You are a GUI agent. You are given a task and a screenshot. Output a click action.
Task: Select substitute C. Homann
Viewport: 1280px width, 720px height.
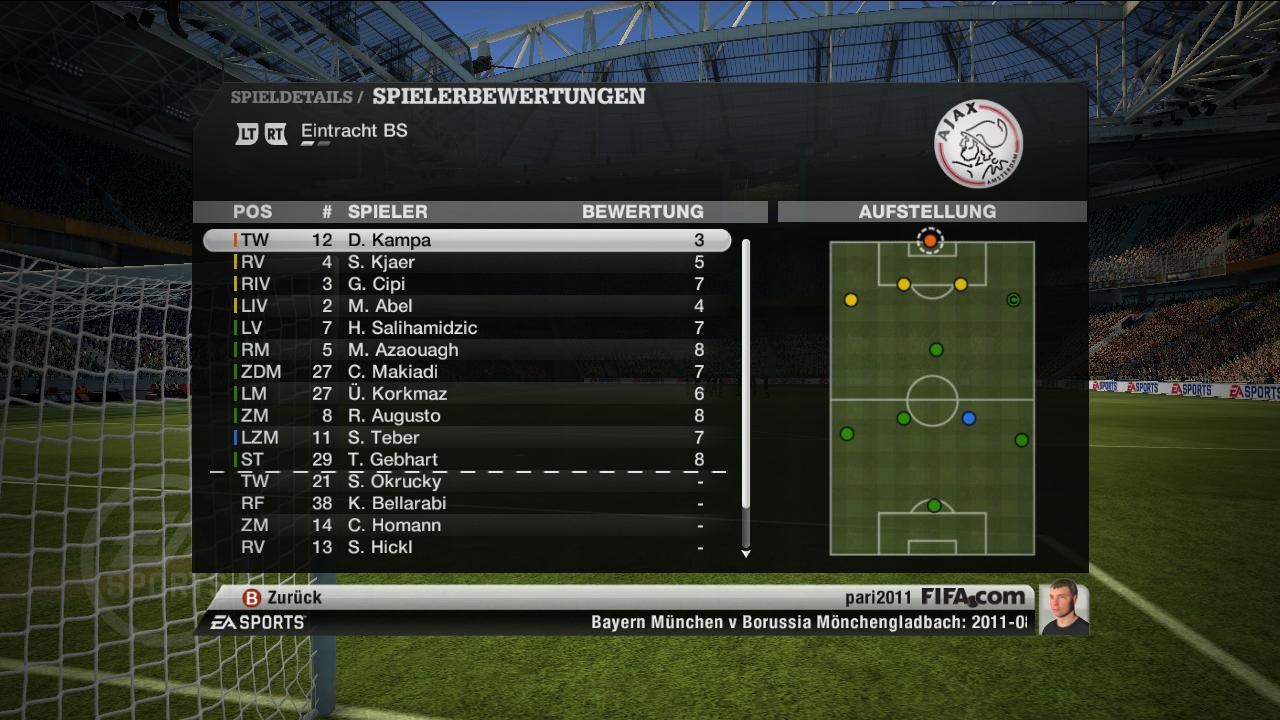click(467, 526)
